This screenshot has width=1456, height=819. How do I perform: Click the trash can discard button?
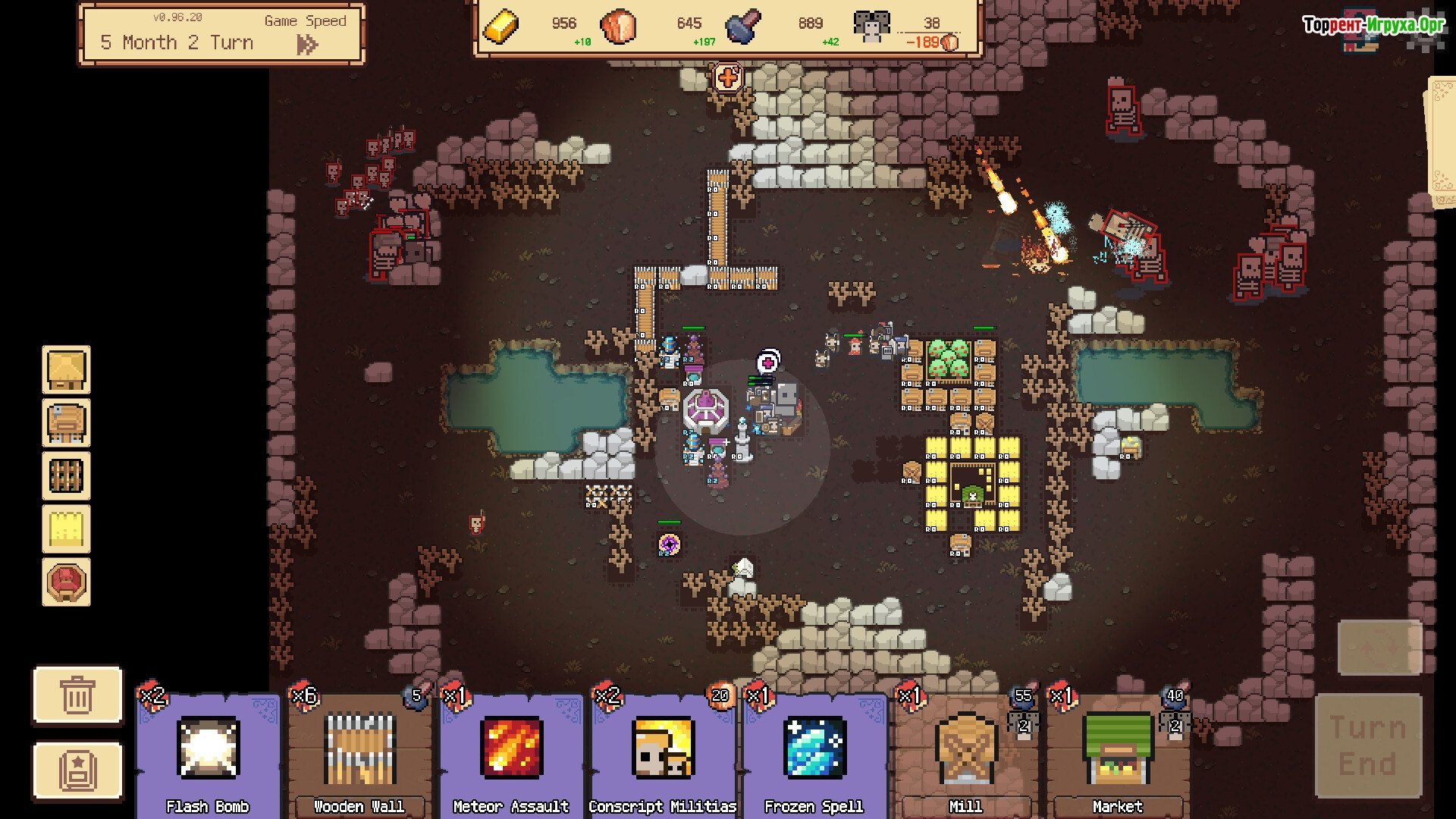coord(77,695)
